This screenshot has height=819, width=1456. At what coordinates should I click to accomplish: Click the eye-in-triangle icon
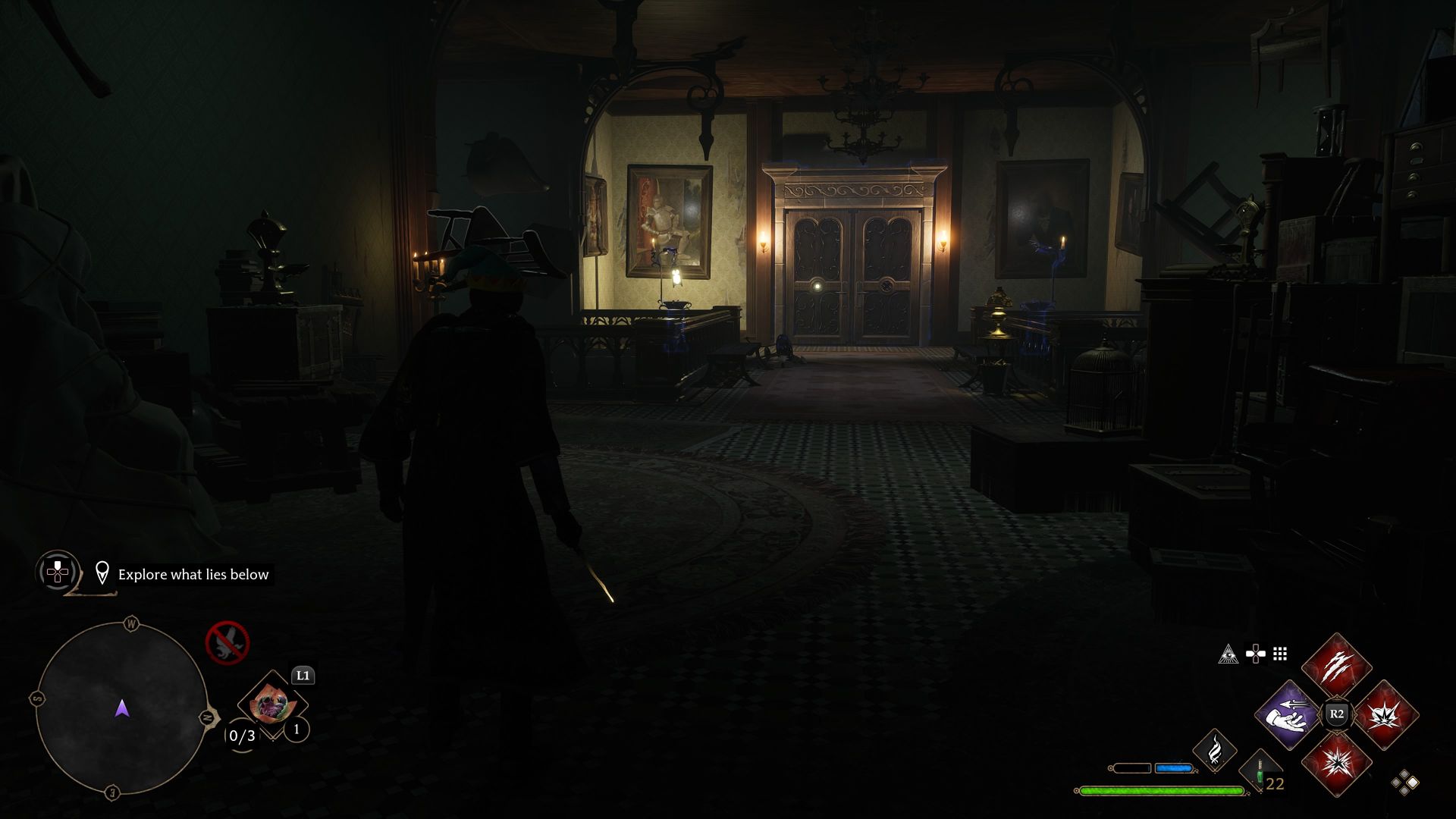[1228, 654]
